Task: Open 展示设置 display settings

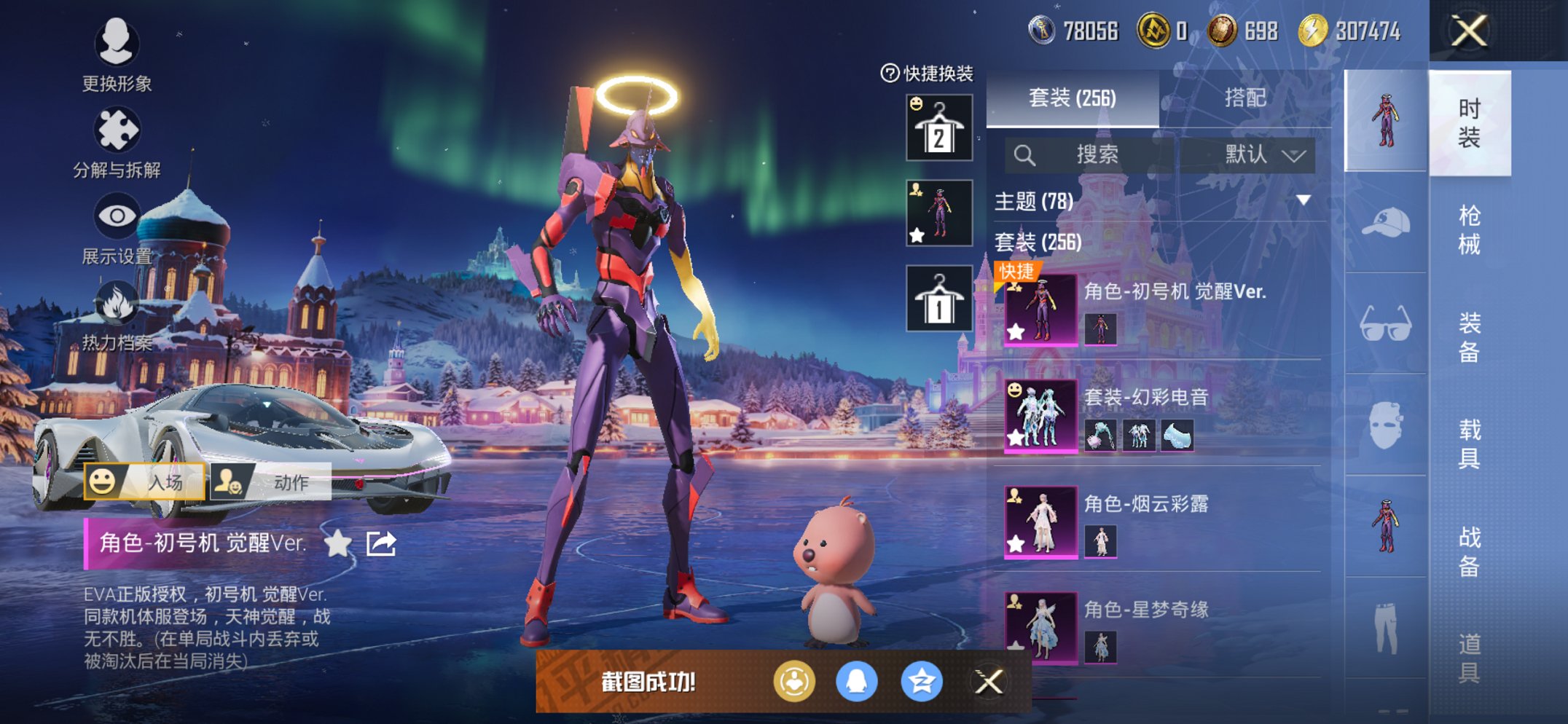Action: pyautogui.click(x=117, y=229)
